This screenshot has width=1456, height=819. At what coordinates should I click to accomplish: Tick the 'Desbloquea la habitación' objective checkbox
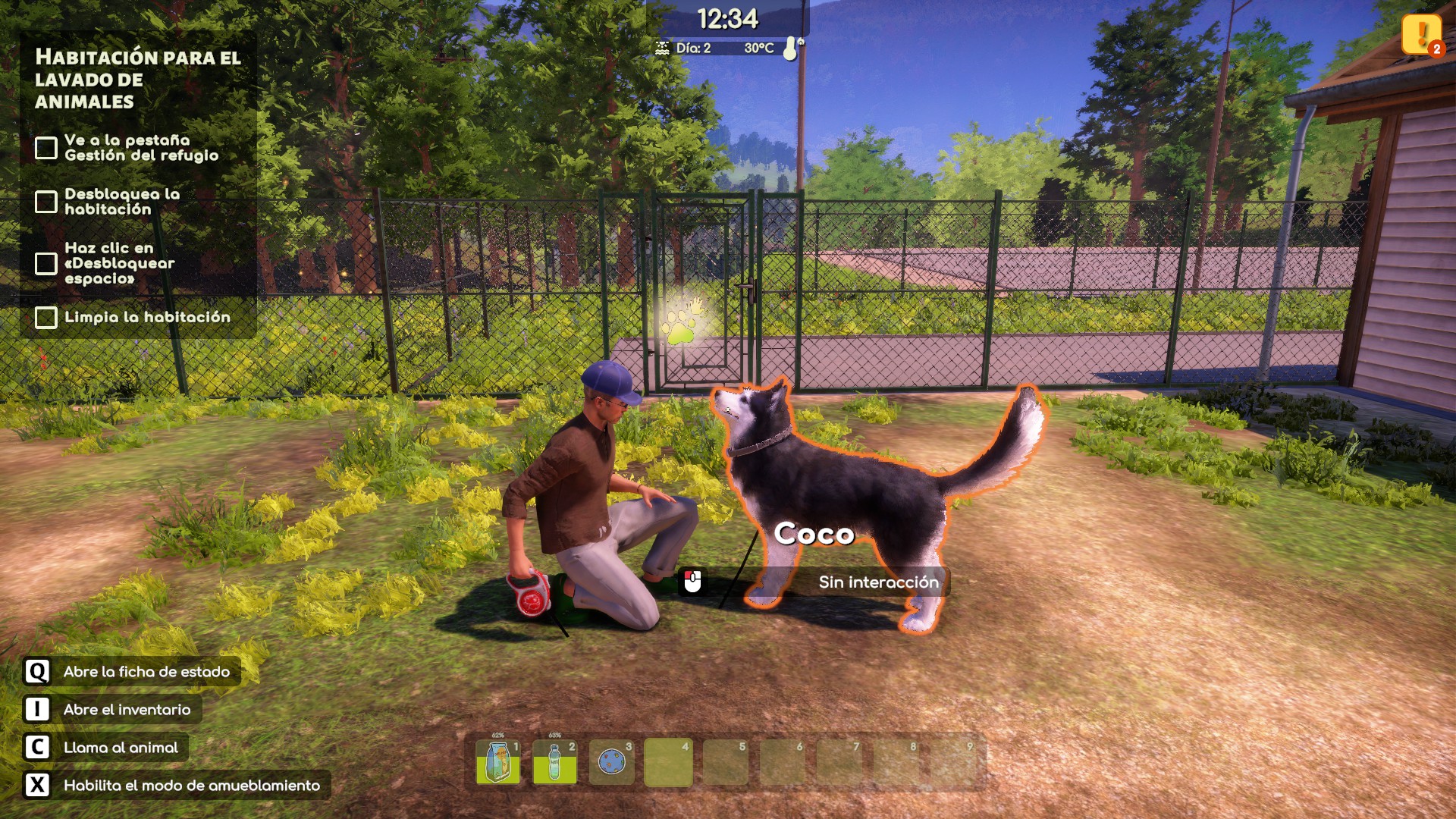(x=46, y=202)
